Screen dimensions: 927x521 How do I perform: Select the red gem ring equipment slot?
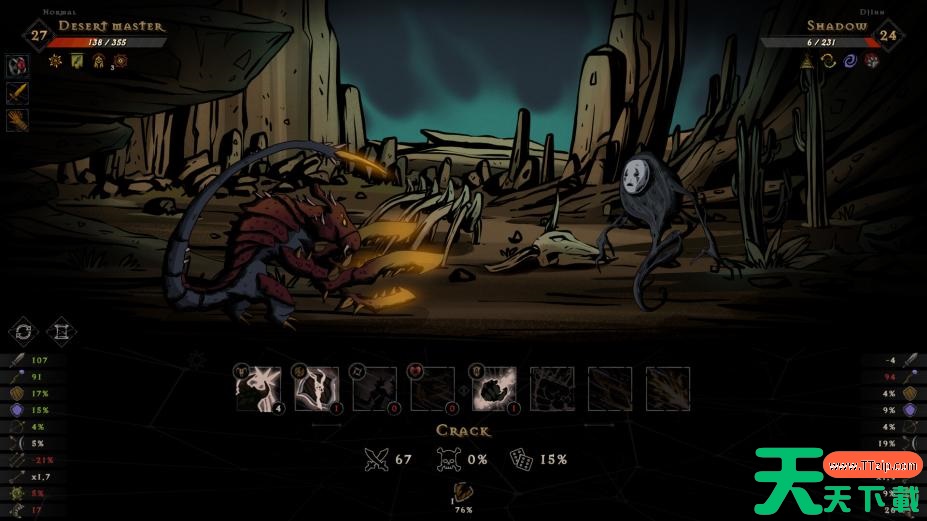tap(17, 67)
